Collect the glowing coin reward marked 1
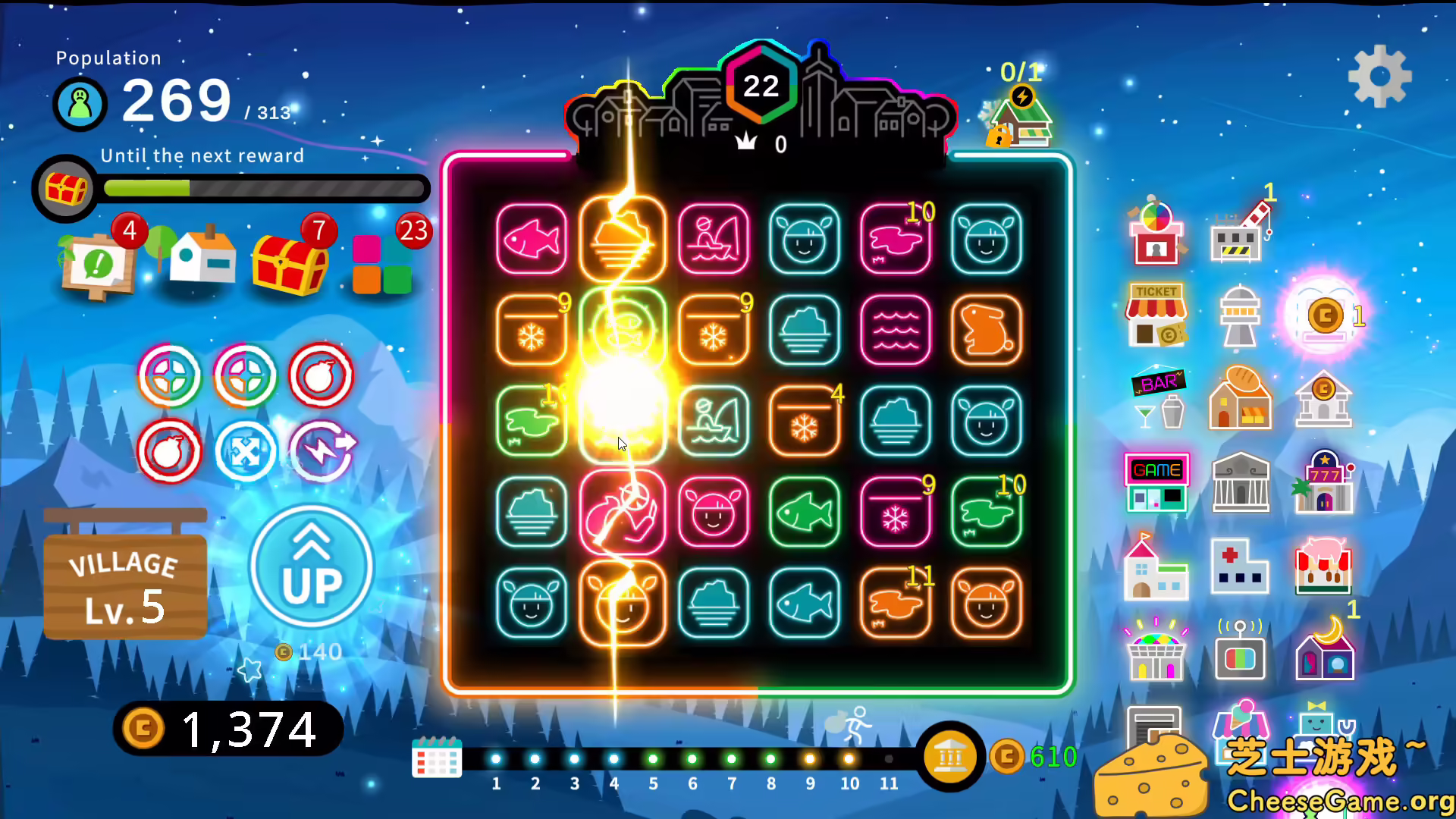1456x819 pixels. click(x=1323, y=315)
